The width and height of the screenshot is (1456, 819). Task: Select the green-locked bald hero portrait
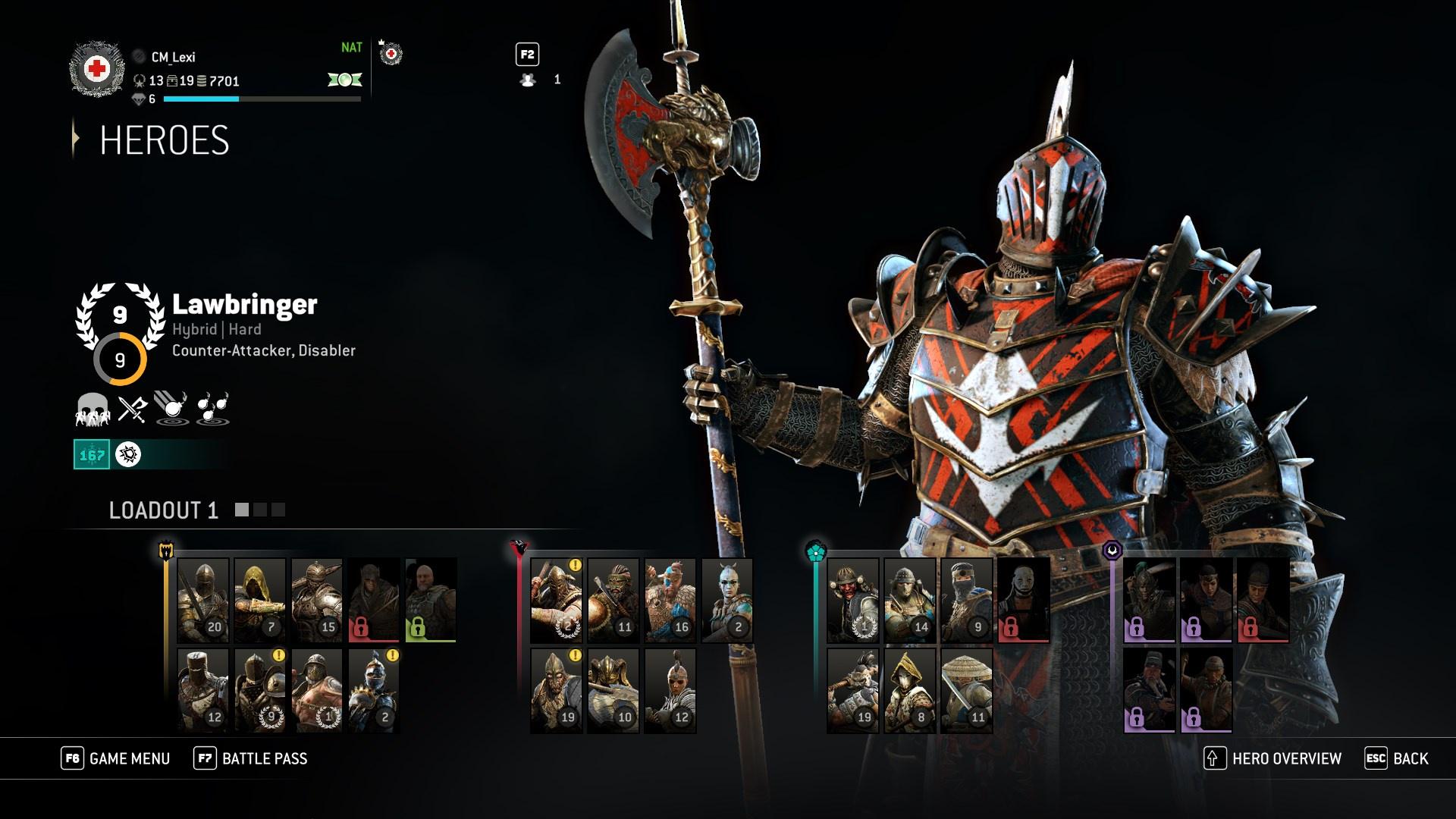tap(430, 600)
